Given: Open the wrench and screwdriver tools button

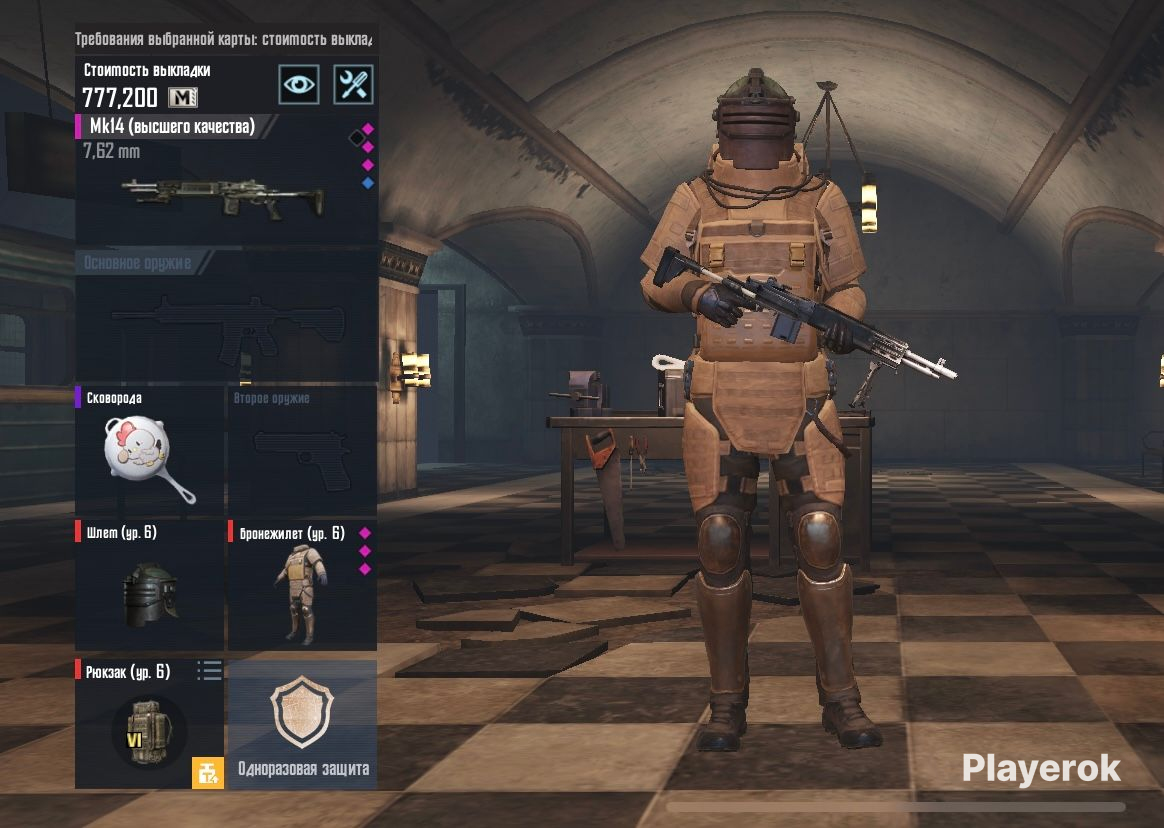Looking at the screenshot, I should tap(353, 84).
